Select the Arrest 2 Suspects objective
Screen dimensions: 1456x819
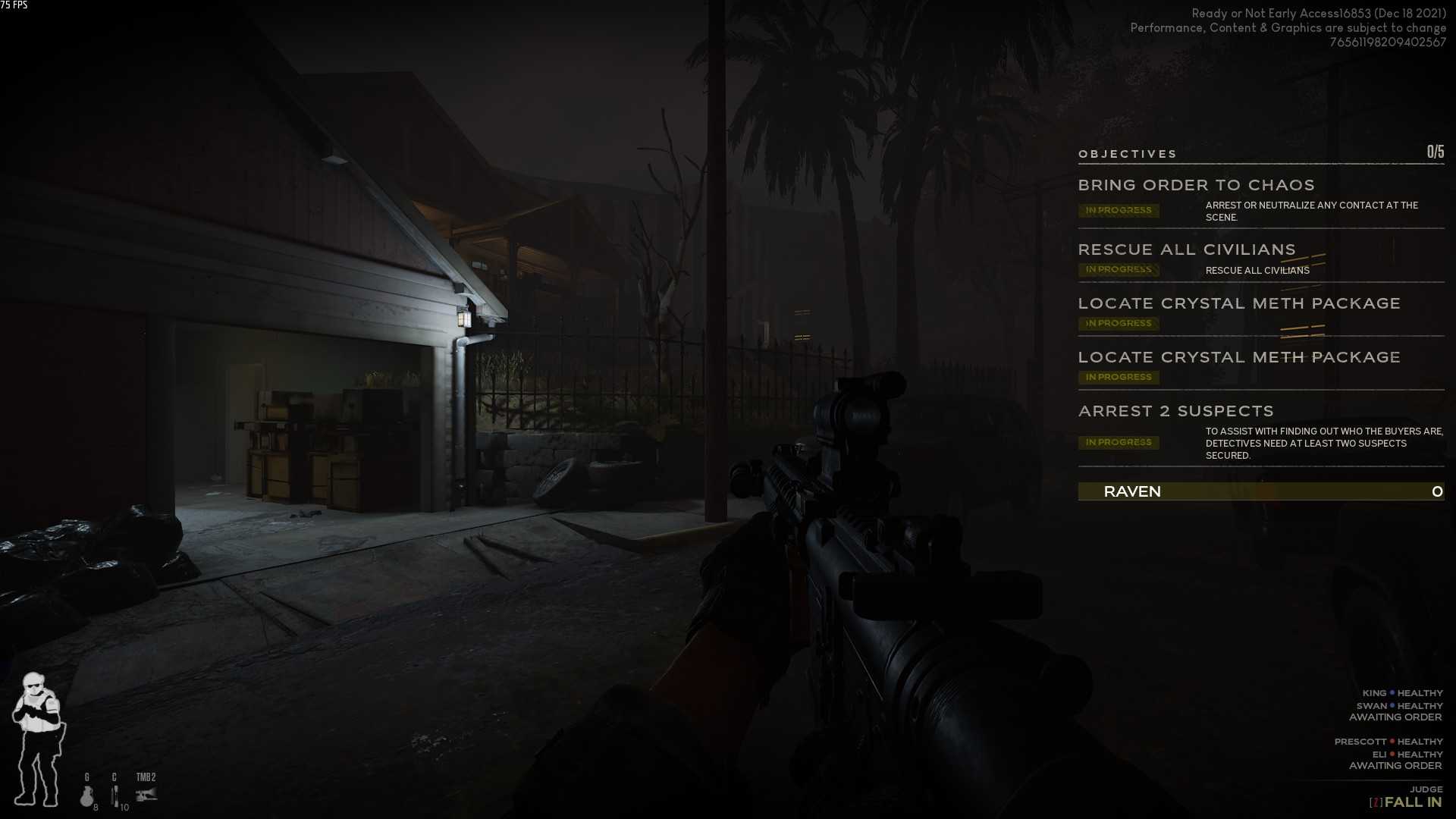1175,411
